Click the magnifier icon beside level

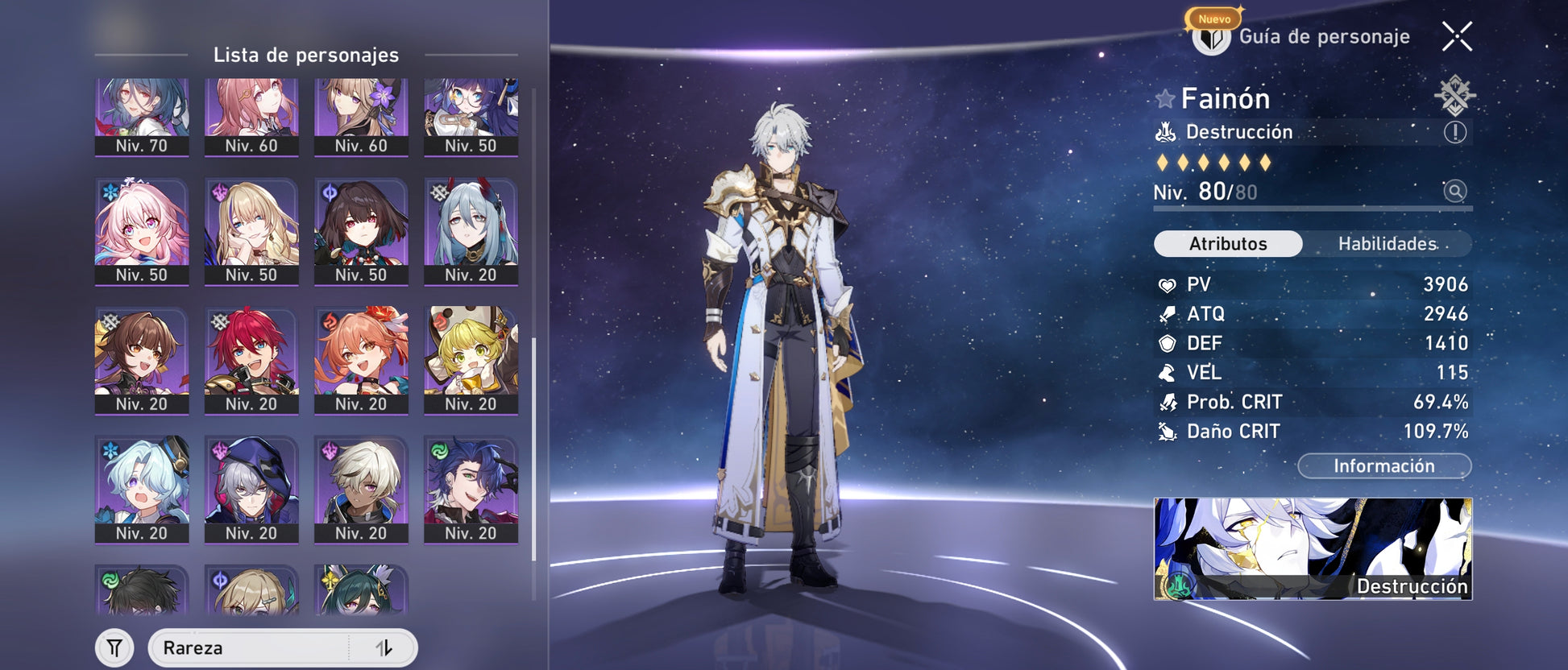tap(1454, 192)
